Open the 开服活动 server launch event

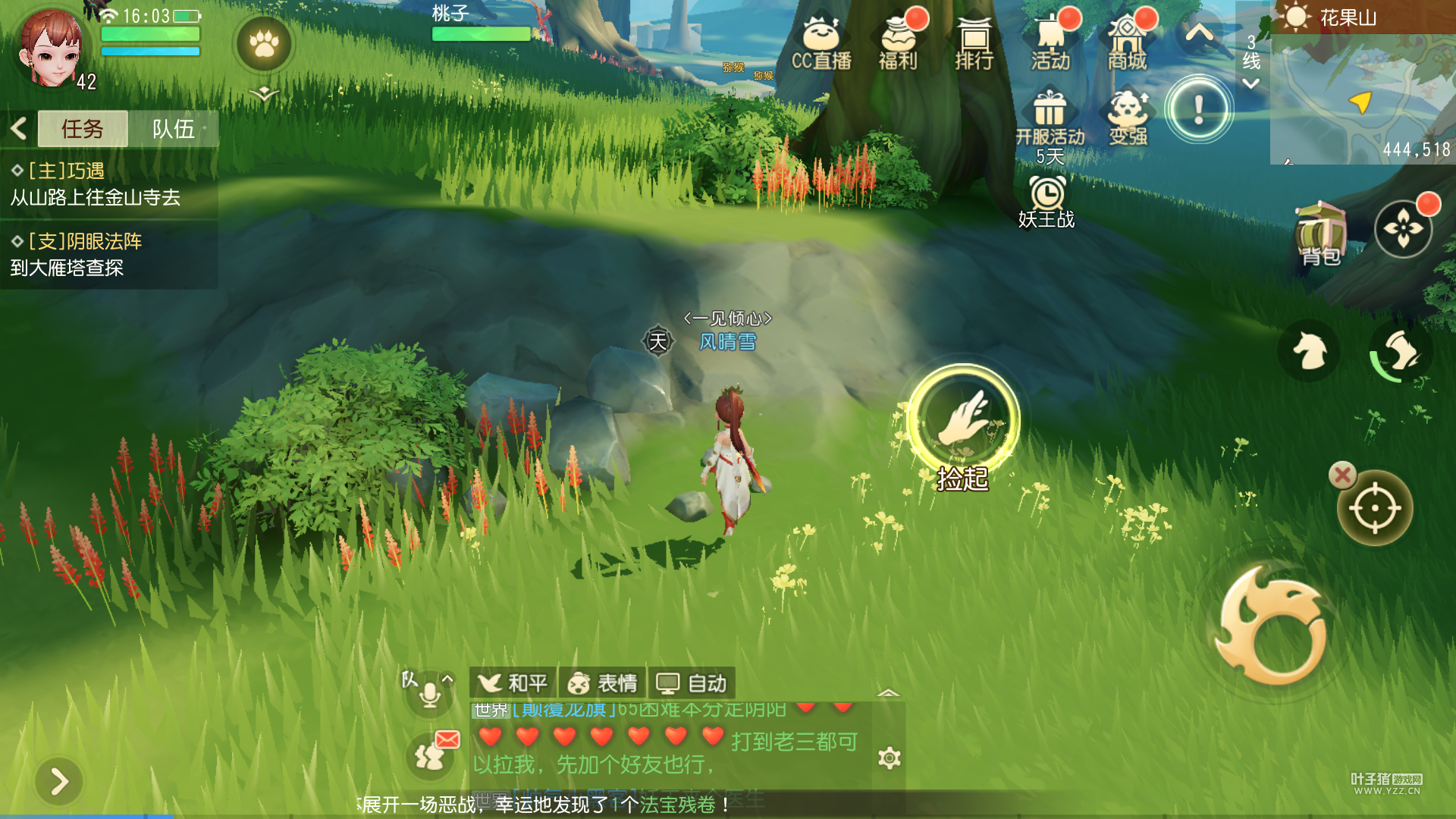(x=1050, y=121)
